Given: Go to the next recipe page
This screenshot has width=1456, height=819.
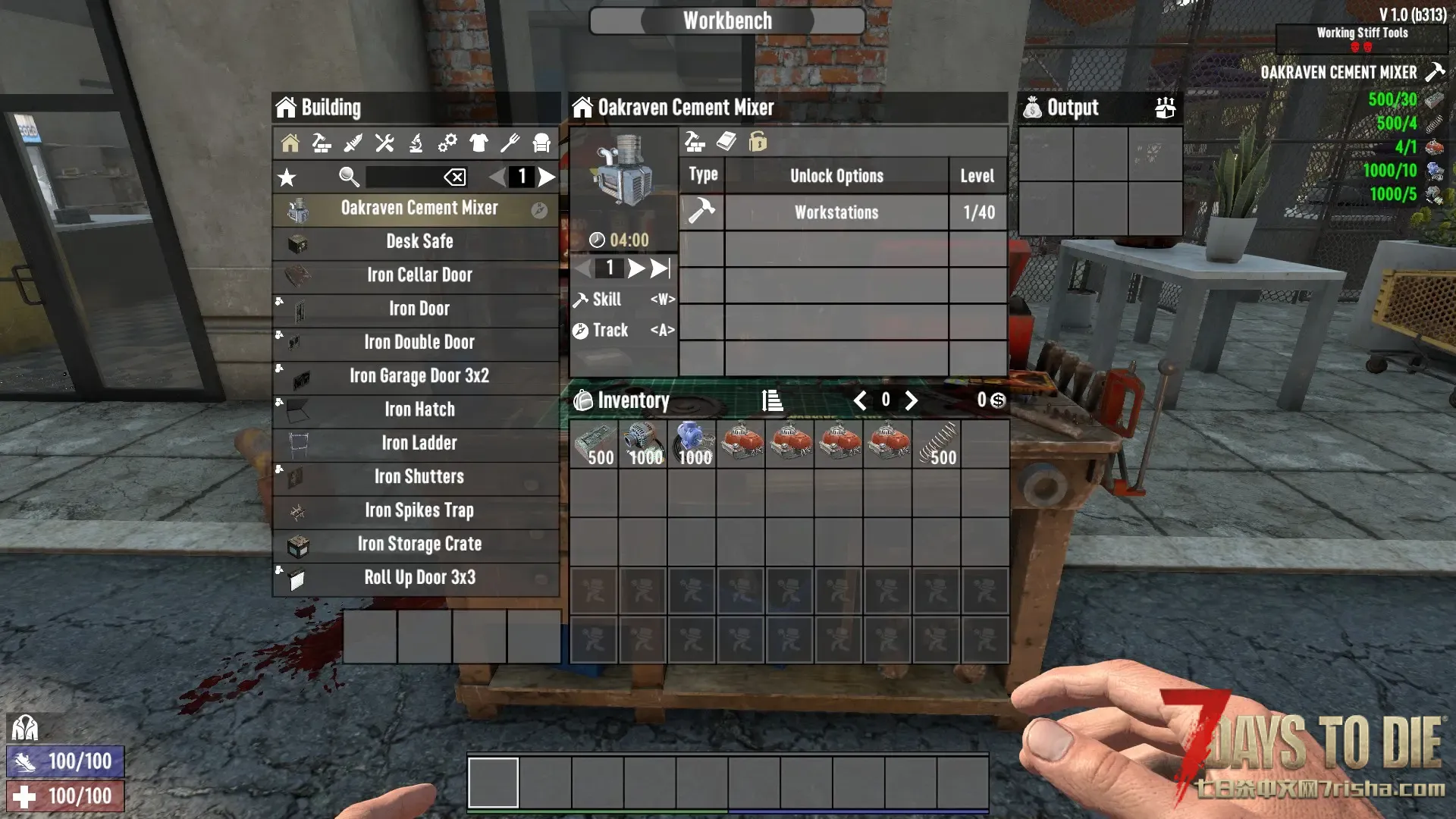Looking at the screenshot, I should pyautogui.click(x=547, y=177).
